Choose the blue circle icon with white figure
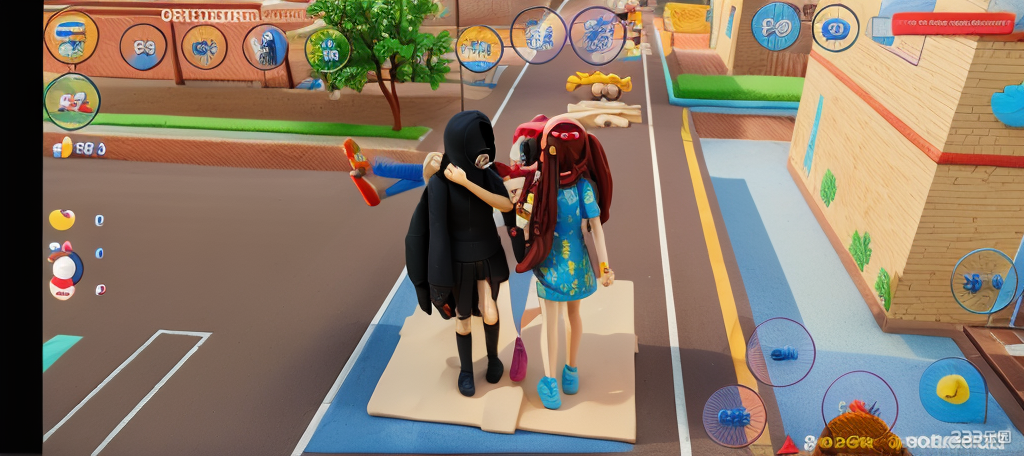Screen dimensions: 1024x456 click(x=266, y=47)
